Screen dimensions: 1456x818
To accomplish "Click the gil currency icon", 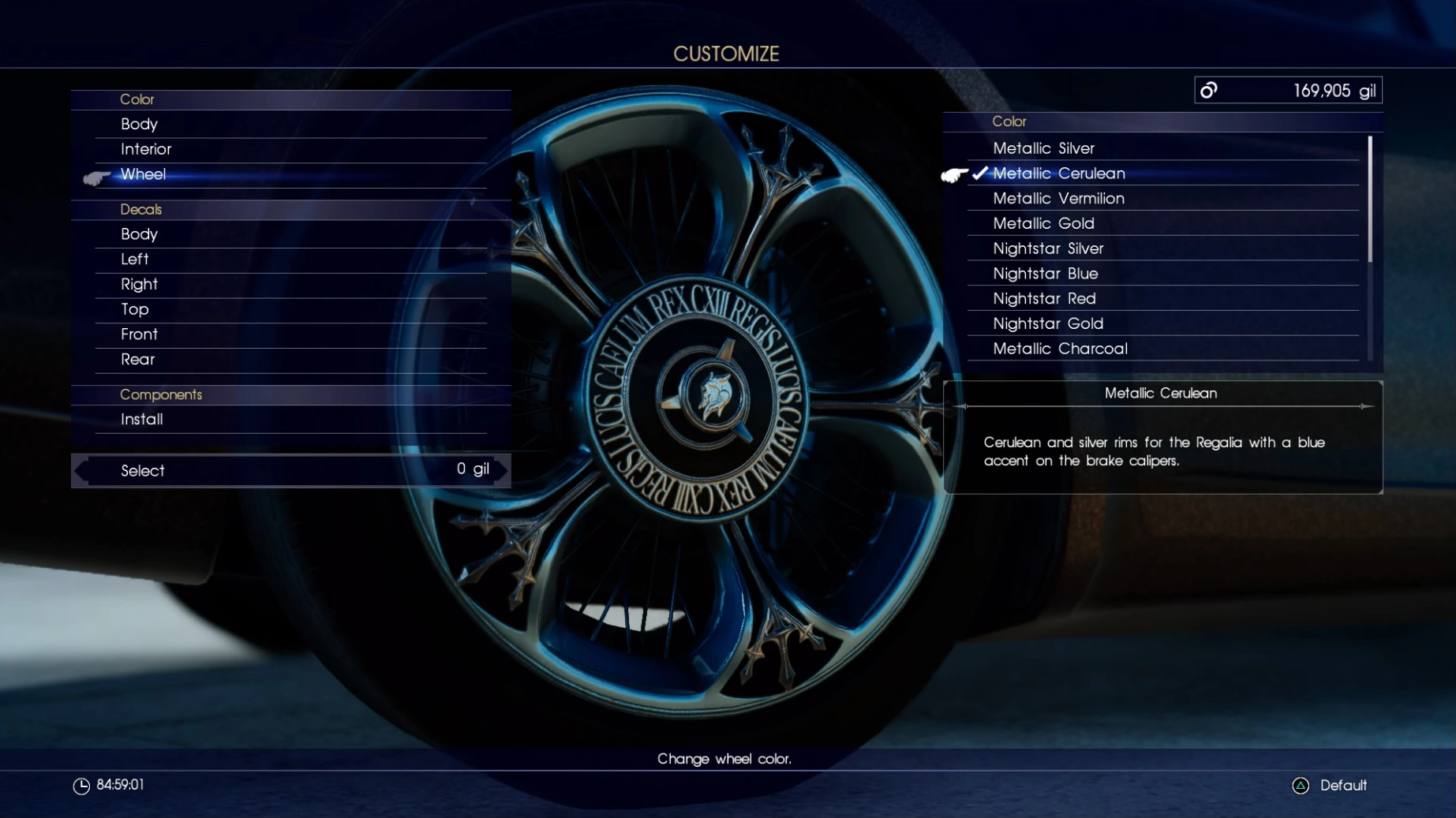I will 1209,90.
